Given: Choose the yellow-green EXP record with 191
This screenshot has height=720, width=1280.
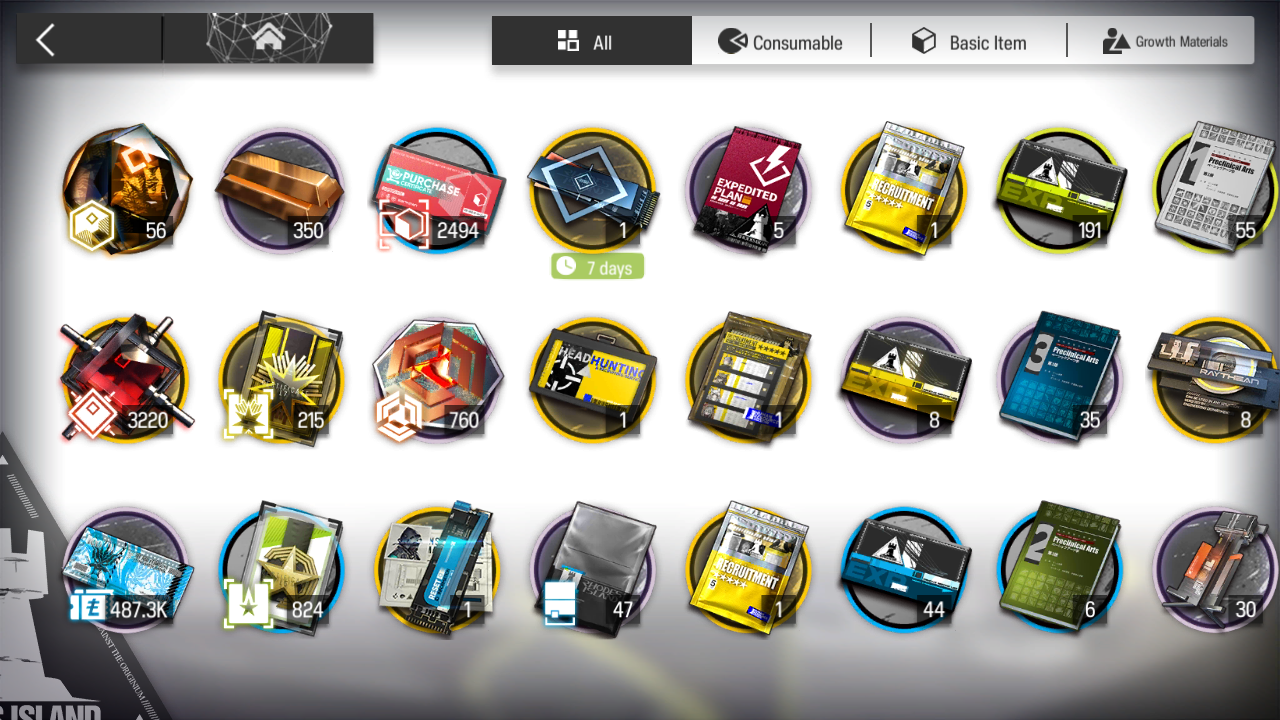Looking at the screenshot, I should tap(1061, 190).
